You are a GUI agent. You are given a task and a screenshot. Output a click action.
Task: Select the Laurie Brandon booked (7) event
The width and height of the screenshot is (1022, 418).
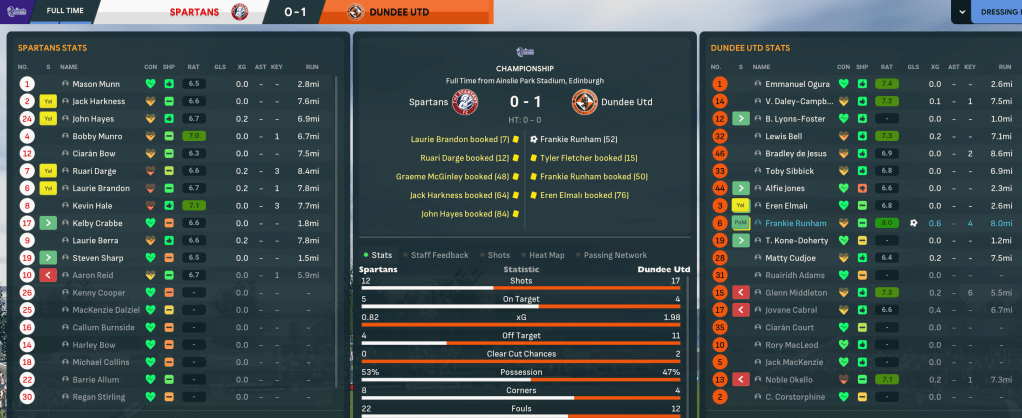click(x=460, y=139)
